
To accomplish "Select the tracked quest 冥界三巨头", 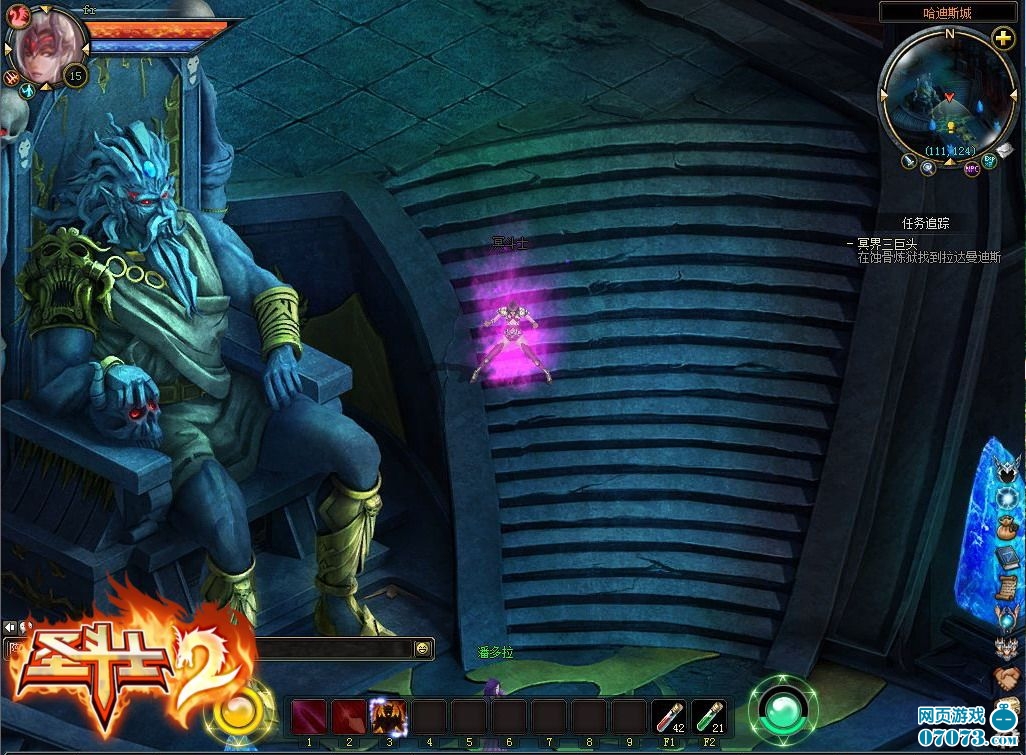I will click(880, 243).
